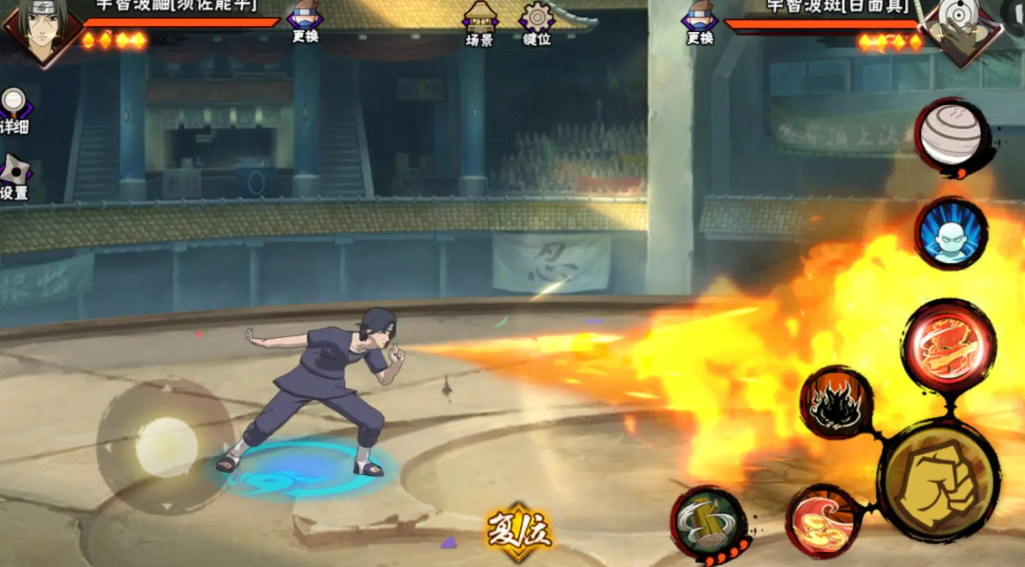The height and width of the screenshot is (567, 1025).
Task: Open the 键位 key layout settings
Action: point(537,23)
